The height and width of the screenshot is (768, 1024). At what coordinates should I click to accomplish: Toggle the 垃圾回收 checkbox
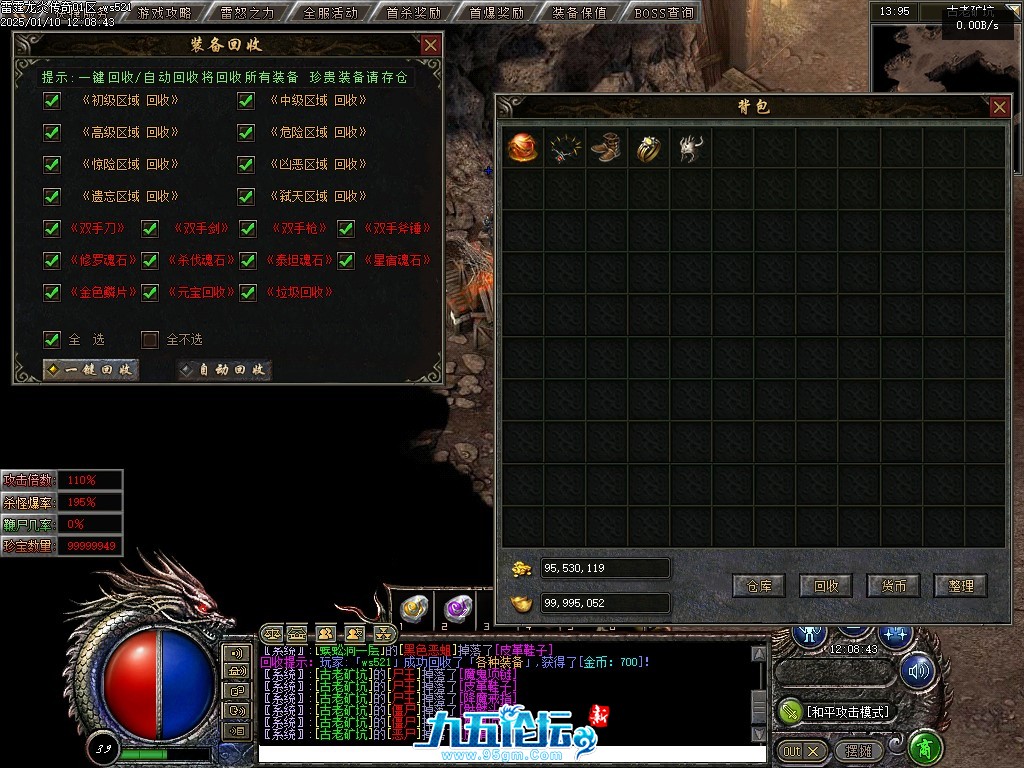coord(246,292)
